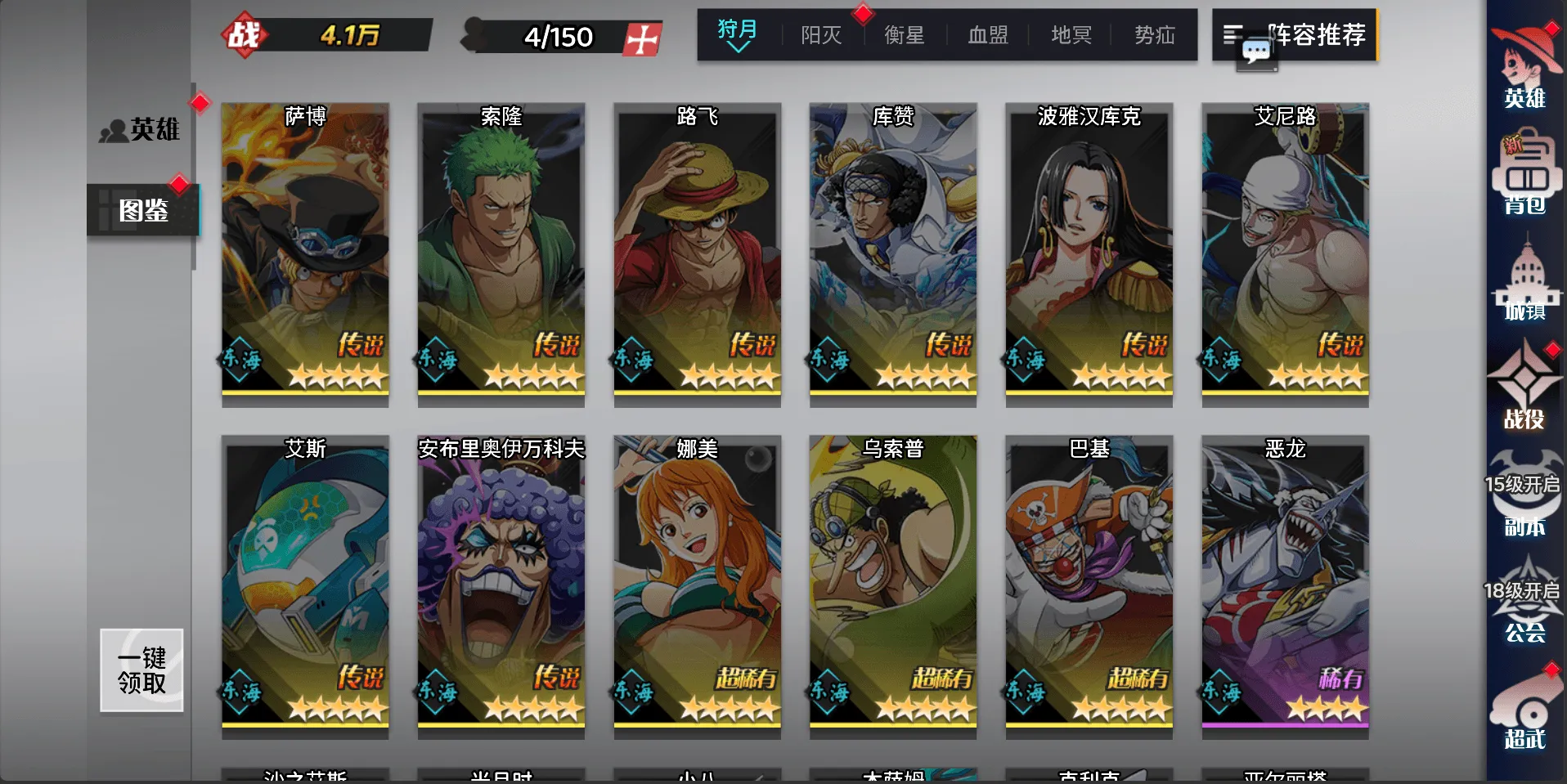Open the 背包 backpack menu
This screenshot has width=1567, height=784.
click(1524, 177)
